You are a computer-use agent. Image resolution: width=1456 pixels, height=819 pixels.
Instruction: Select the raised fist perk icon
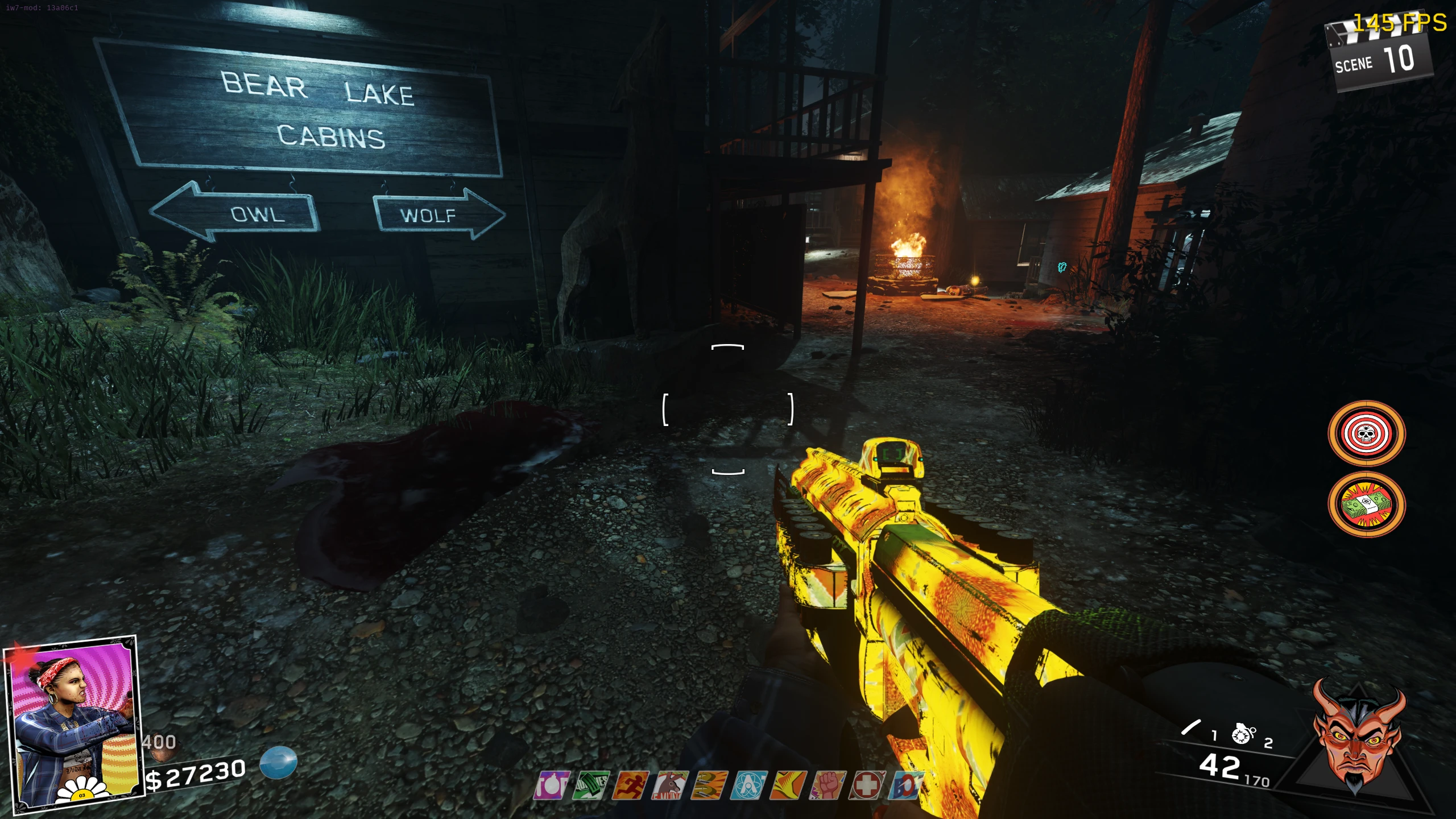click(x=828, y=785)
